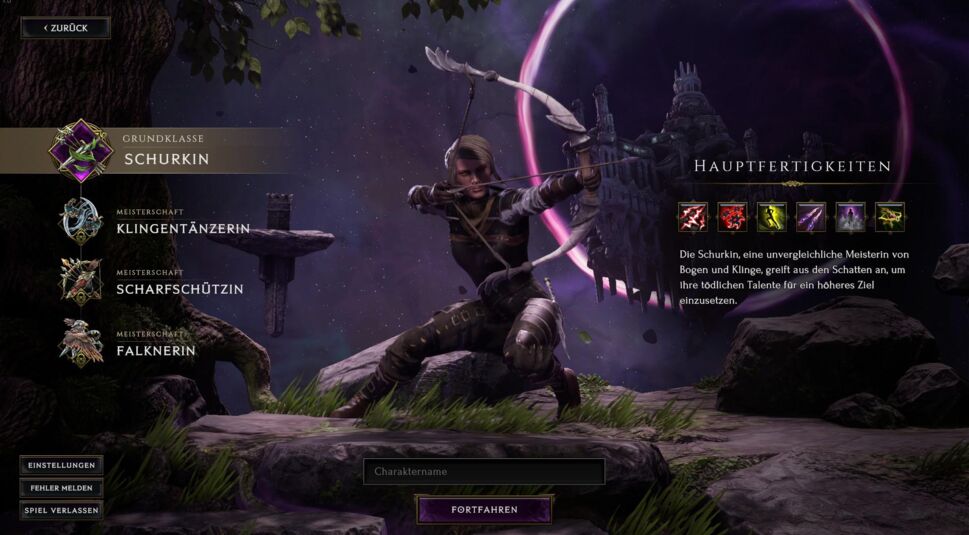View the yellow-green trap skill icon
This screenshot has height=535, width=969.
(889, 217)
